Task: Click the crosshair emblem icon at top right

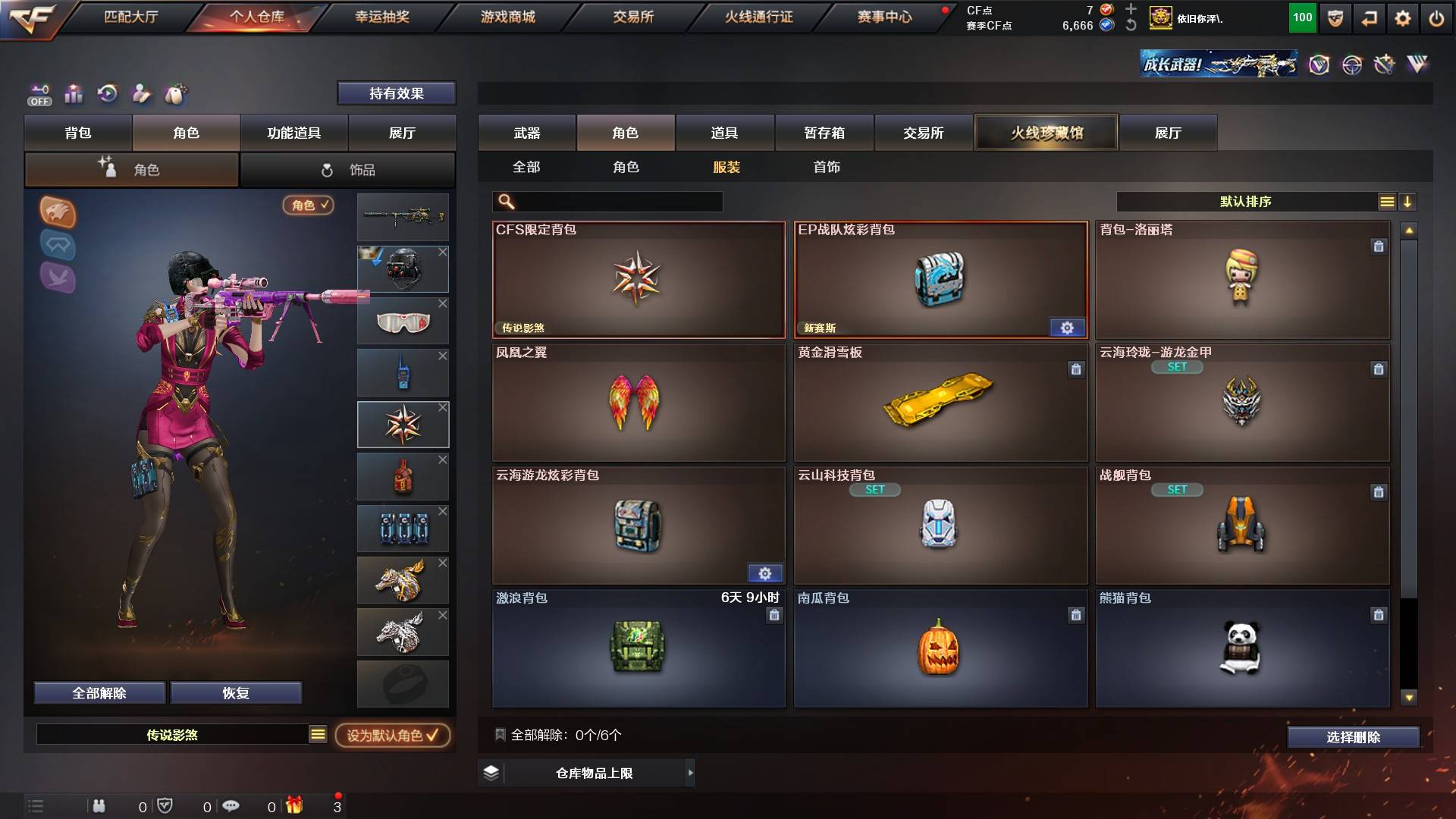Action: click(1351, 64)
